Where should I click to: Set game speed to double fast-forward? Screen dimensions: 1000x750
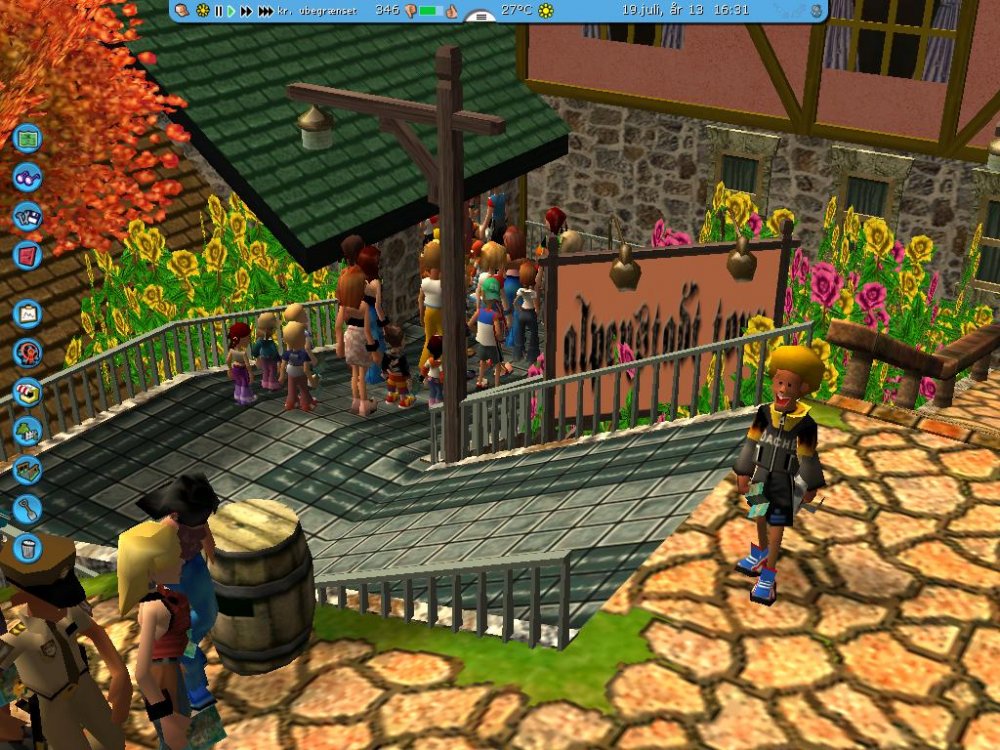point(246,11)
